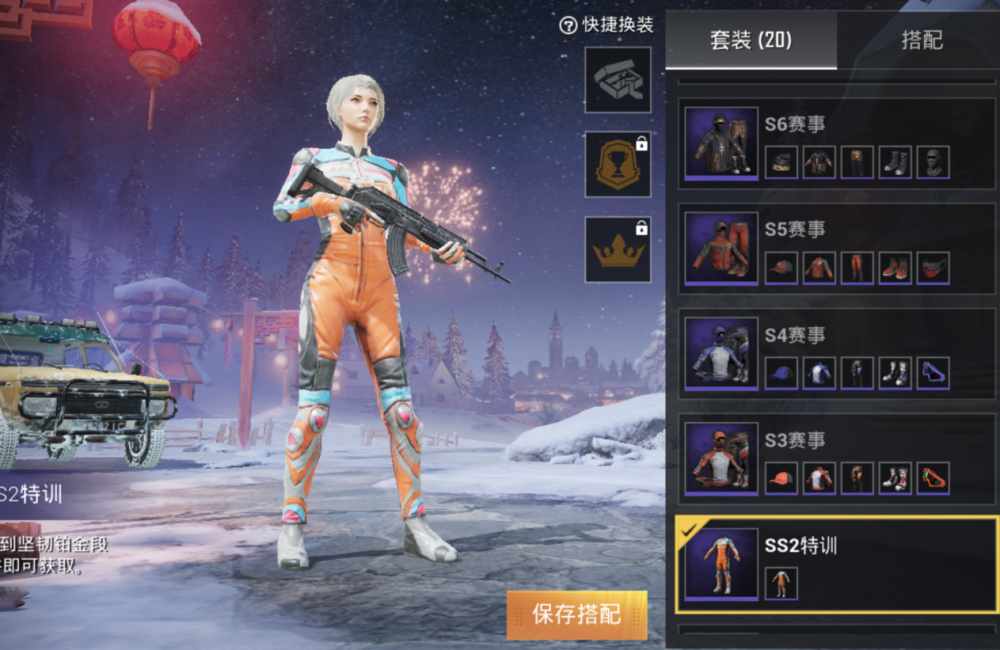This screenshot has width=1000, height=650.
Task: Select the locked crown quick-change slot
Action: tap(618, 250)
